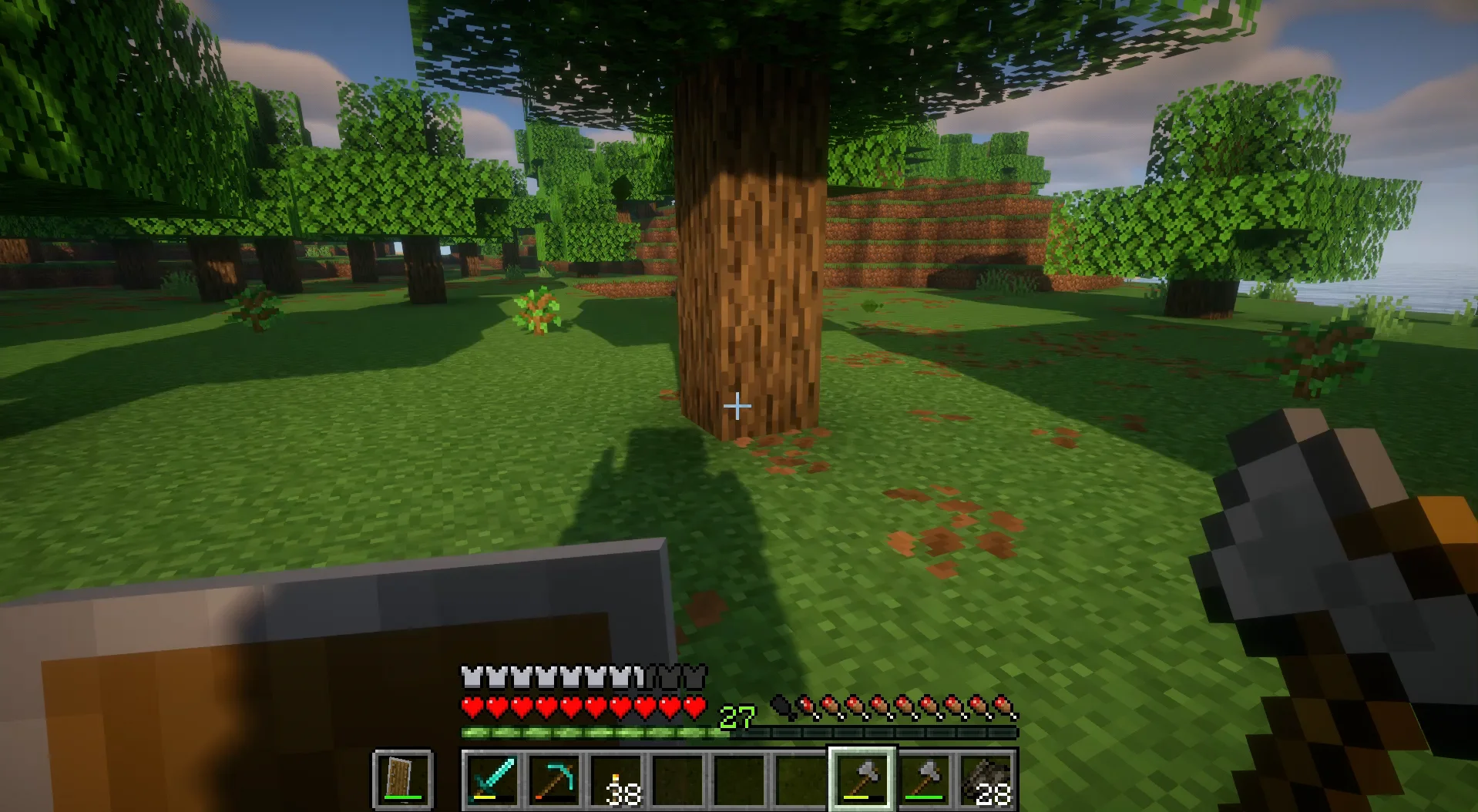Select the diamond pickaxe hotbar slot

point(555,779)
